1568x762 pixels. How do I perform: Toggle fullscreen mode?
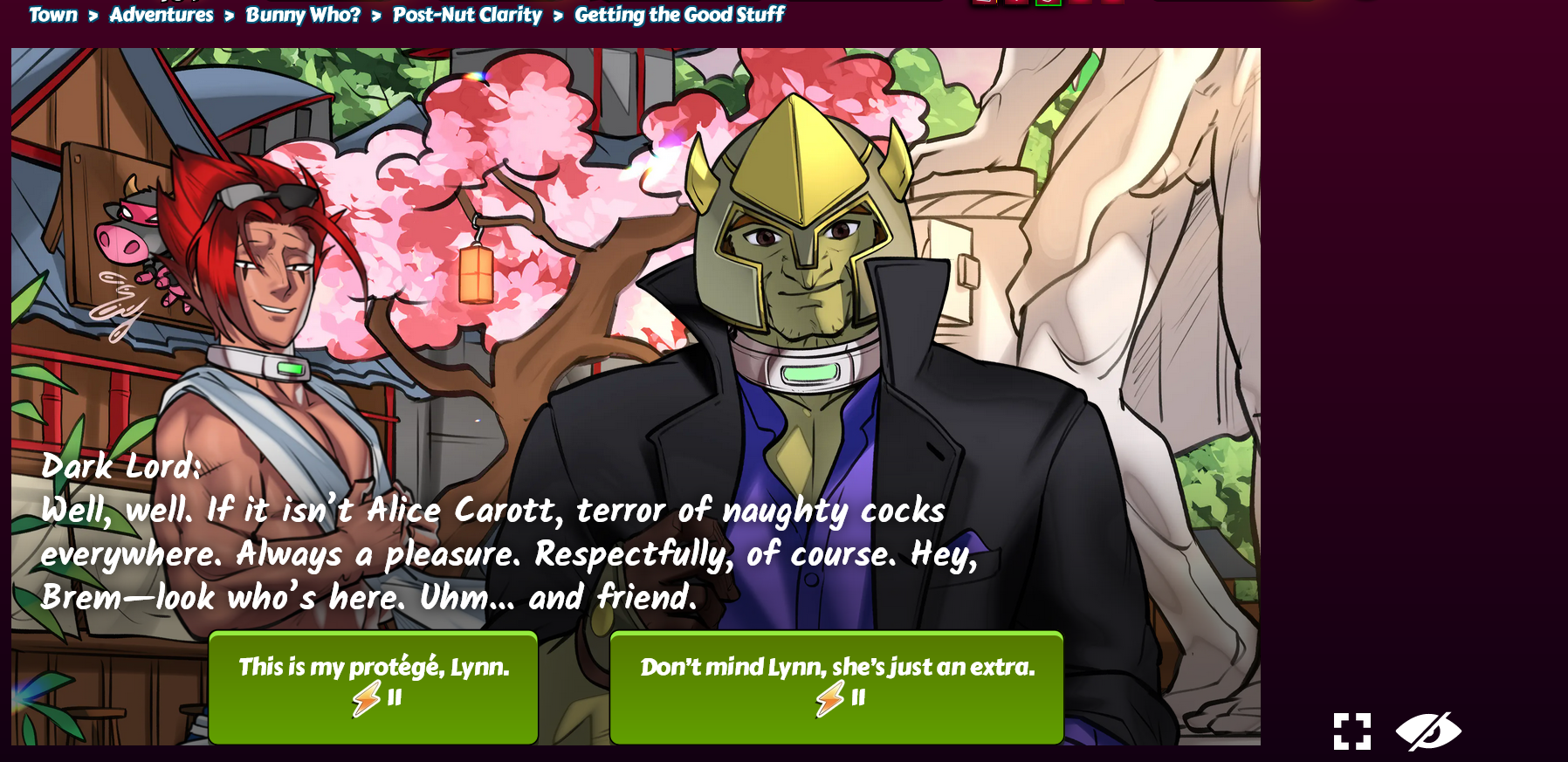(1351, 731)
